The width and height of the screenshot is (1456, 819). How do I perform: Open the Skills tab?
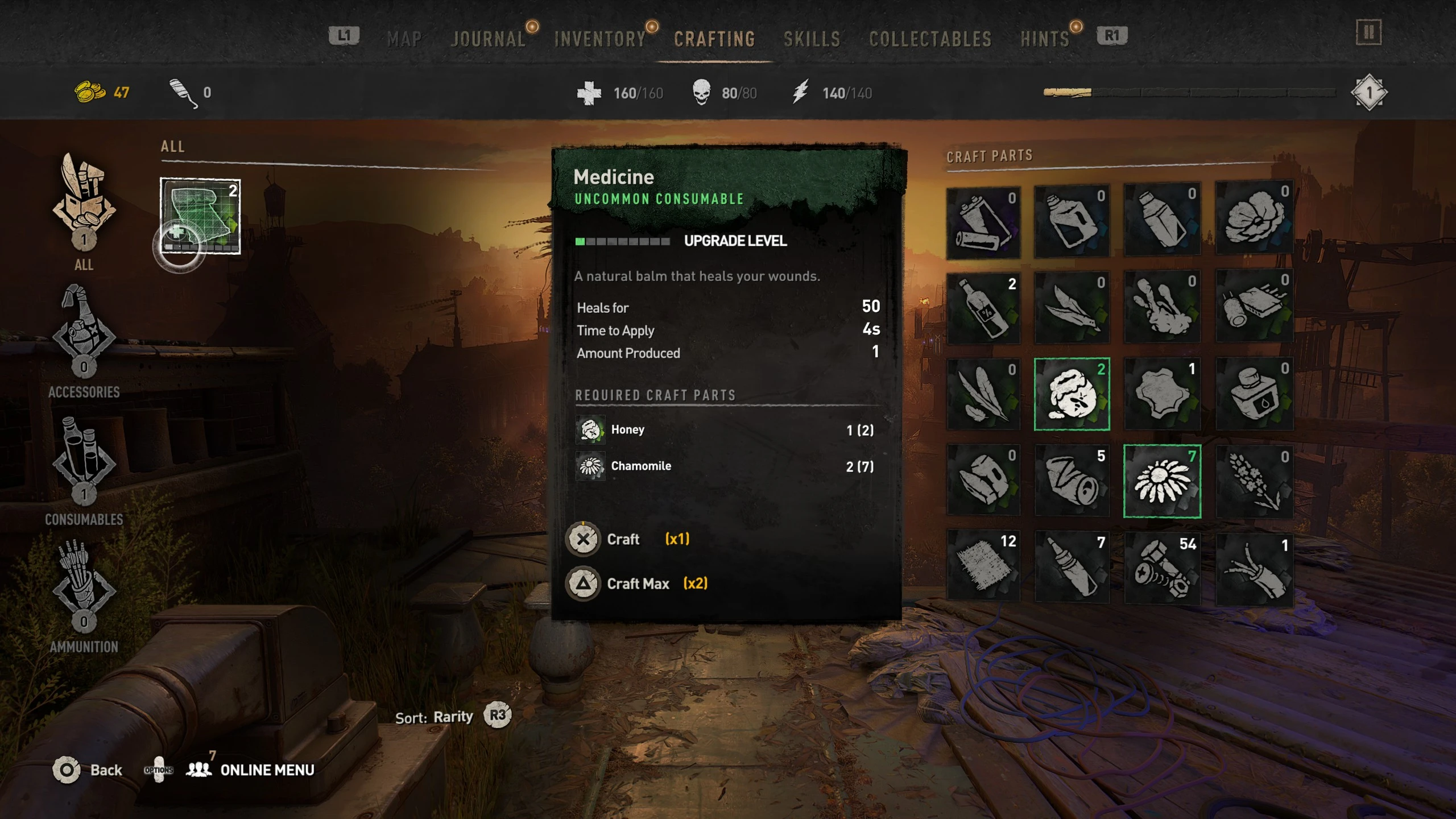pos(812,39)
